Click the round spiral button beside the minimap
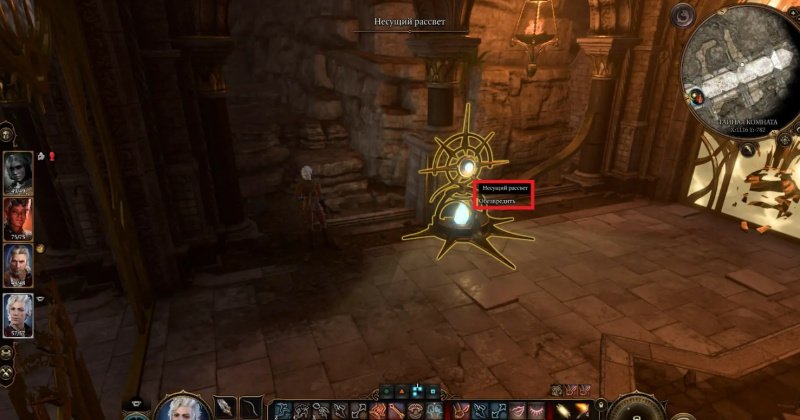 (x=684, y=16)
